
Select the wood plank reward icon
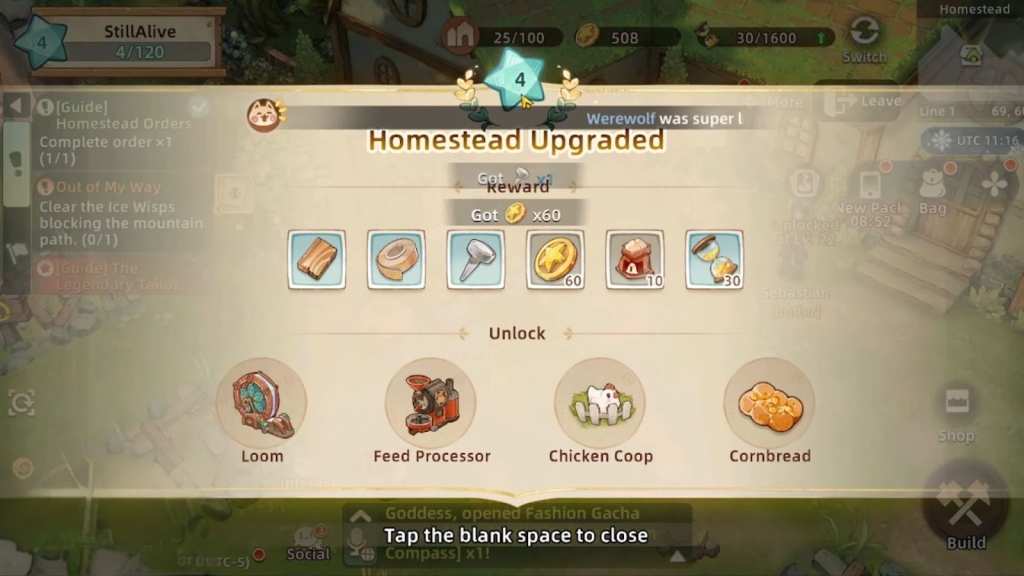pos(317,260)
